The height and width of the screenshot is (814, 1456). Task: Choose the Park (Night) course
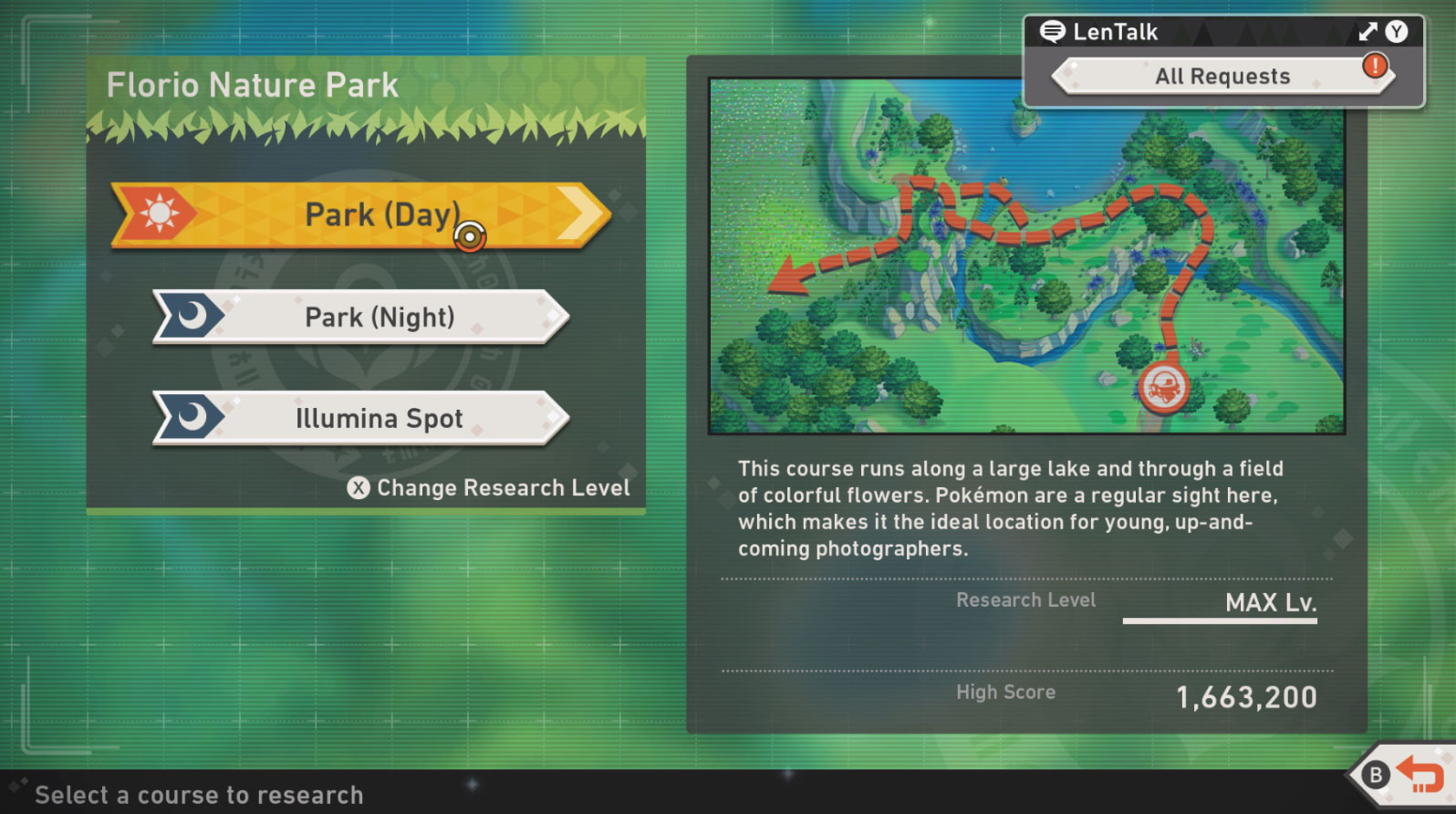(x=361, y=318)
